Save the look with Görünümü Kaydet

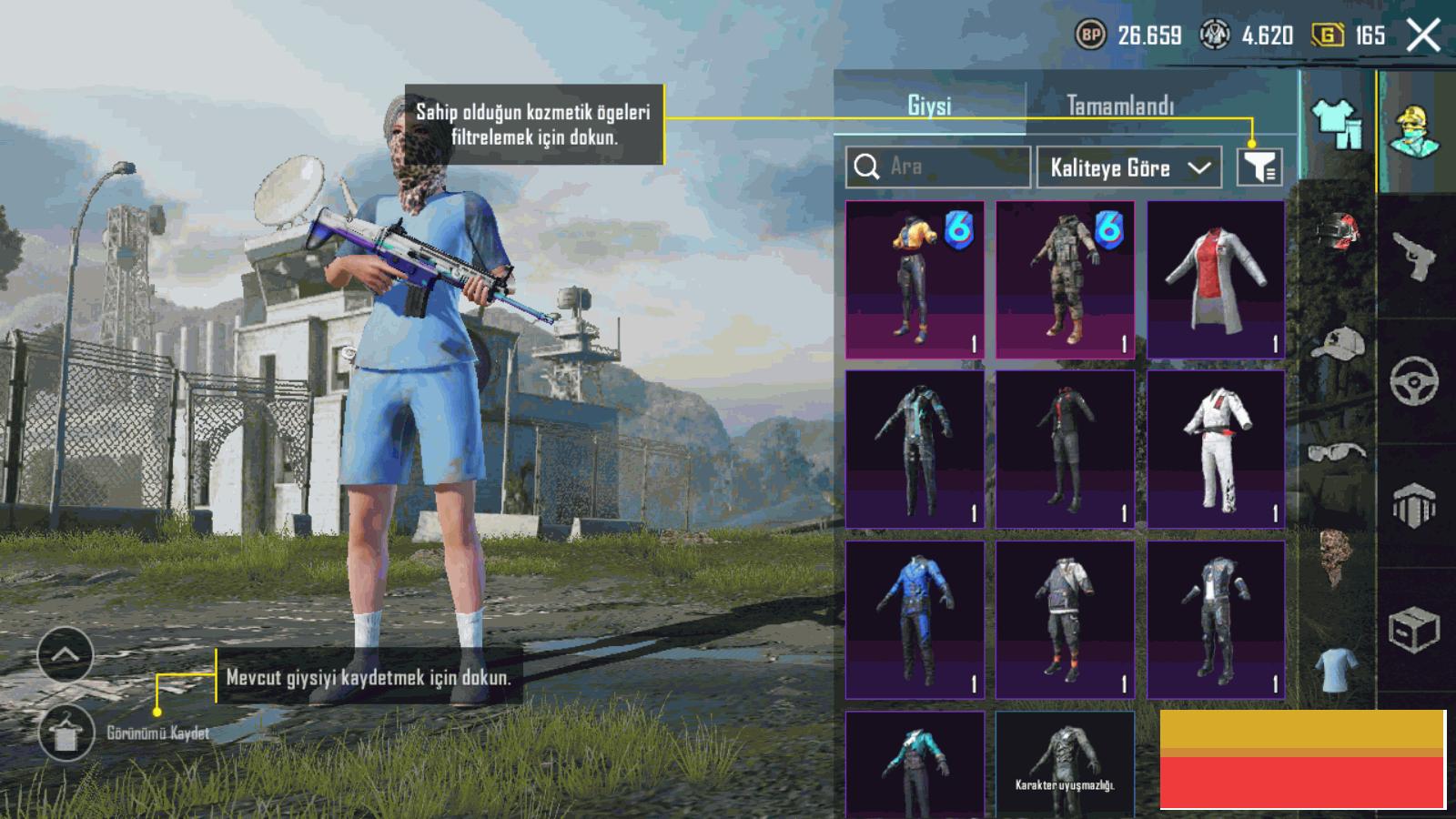(x=66, y=733)
